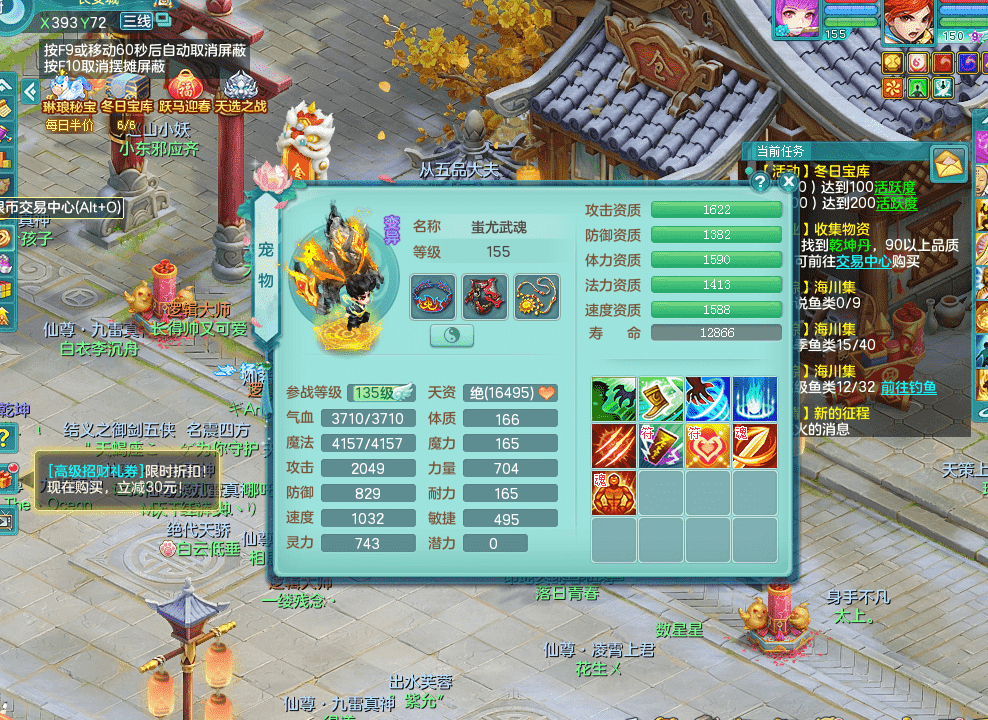Select the pet collar equipment slot
This screenshot has width=988, height=720.
coord(433,297)
